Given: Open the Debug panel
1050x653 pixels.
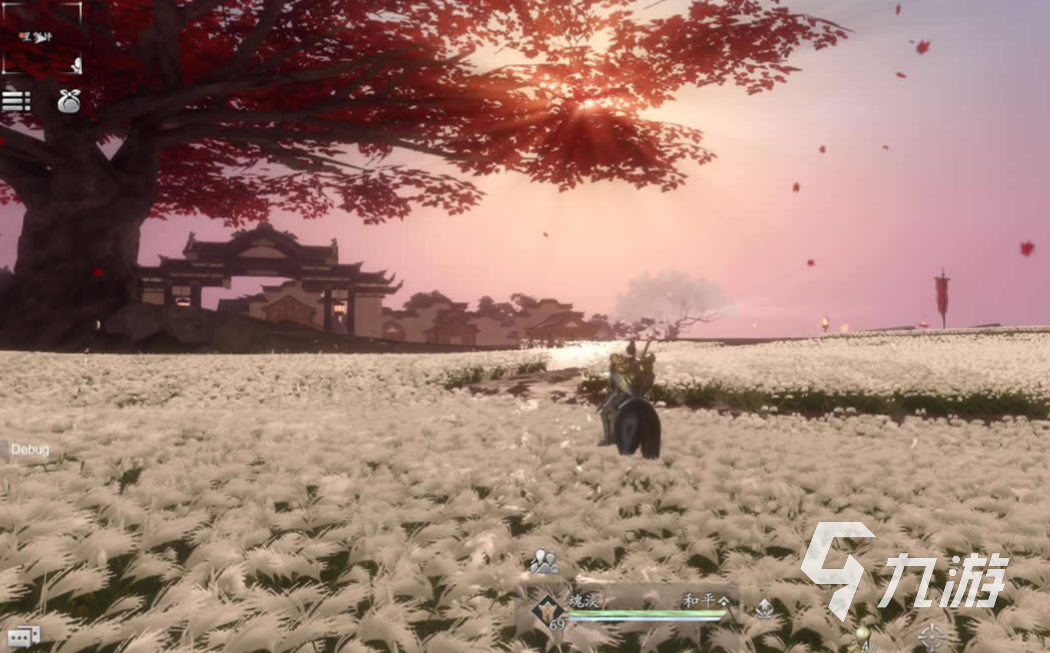Looking at the screenshot, I should click(x=29, y=450).
